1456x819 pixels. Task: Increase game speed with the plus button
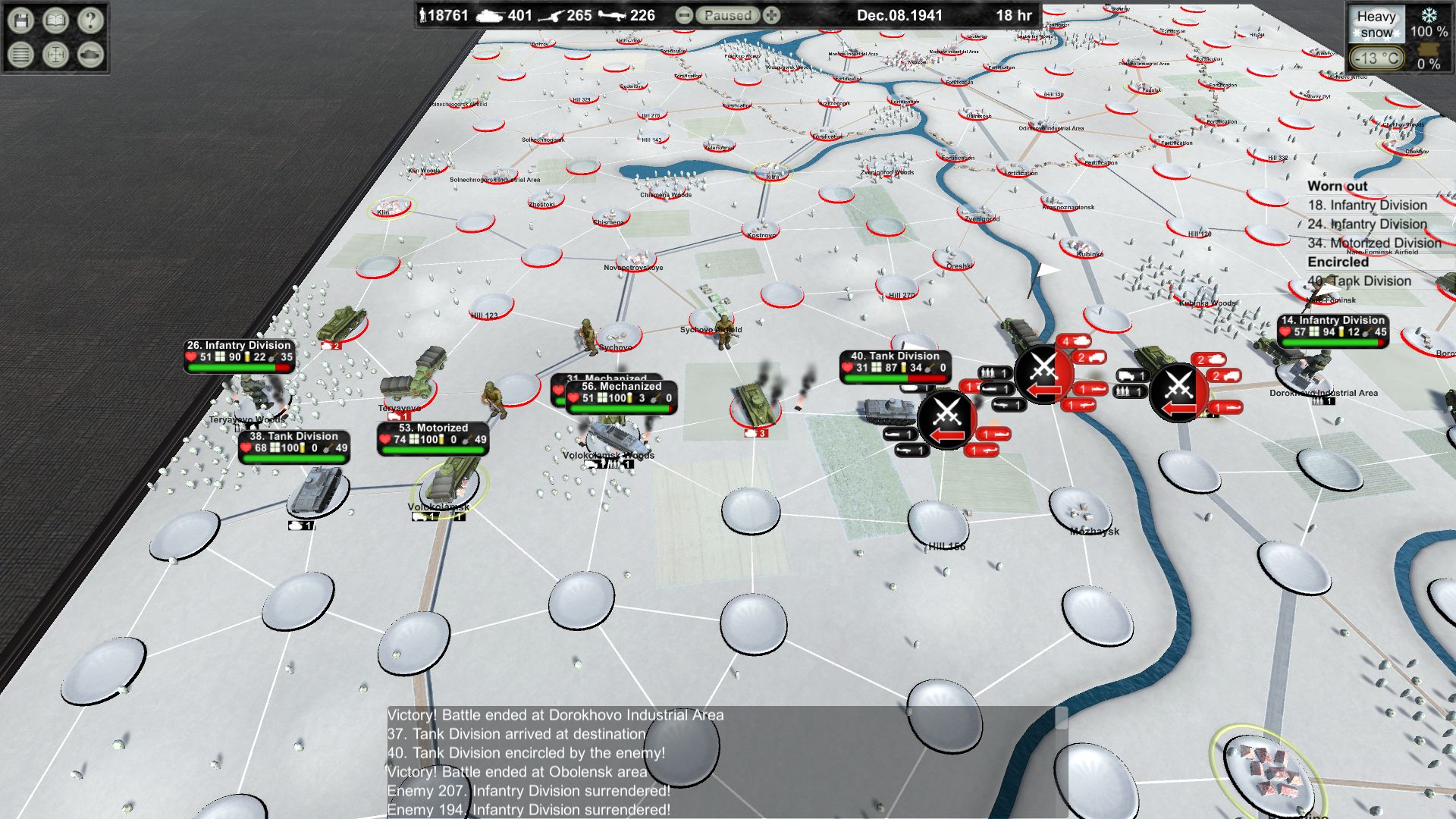click(x=772, y=15)
